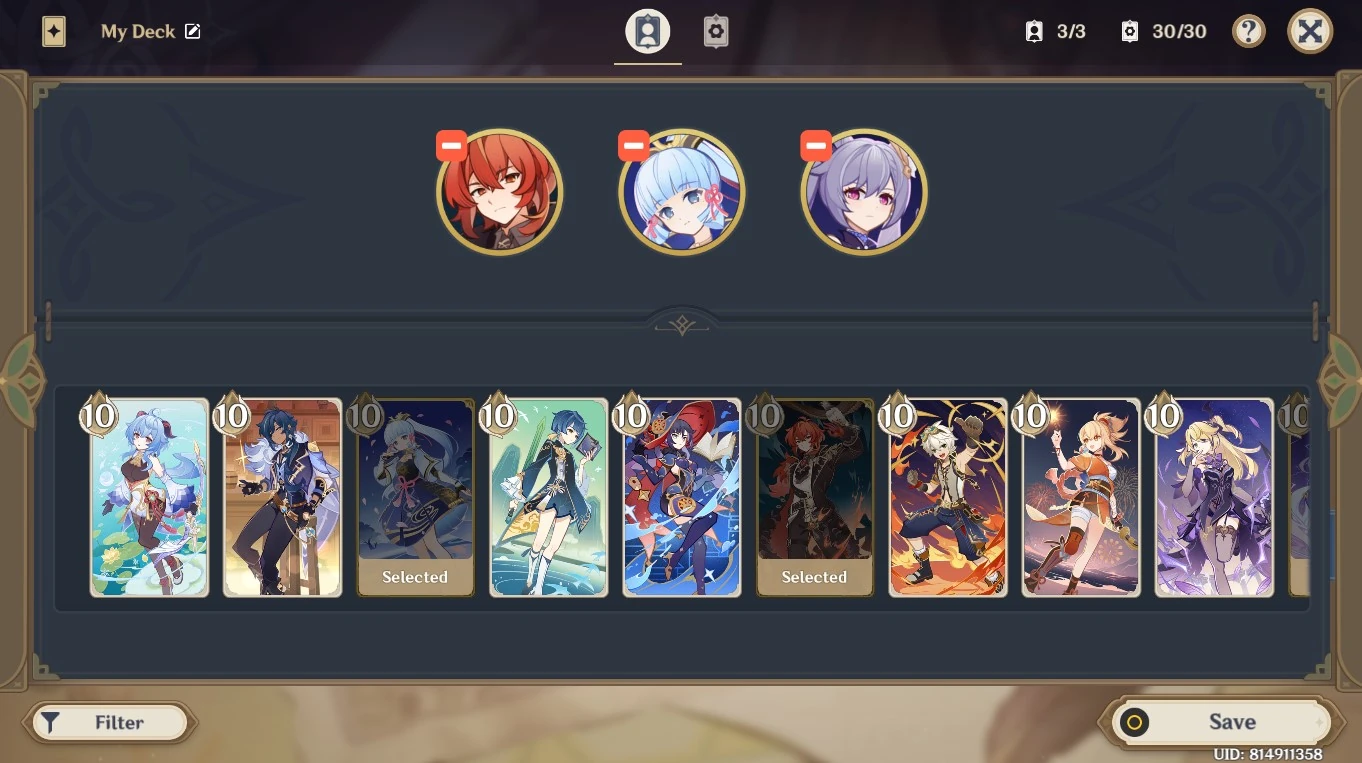
Task: Remove Diluc from the deck lineup
Action: coord(451,145)
